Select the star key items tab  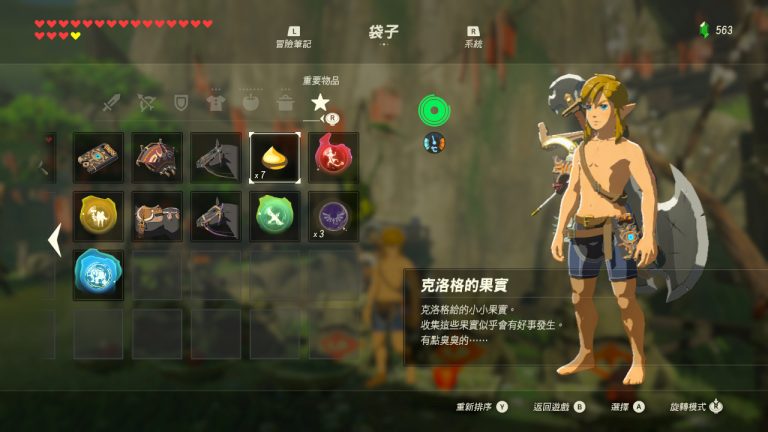(x=319, y=102)
